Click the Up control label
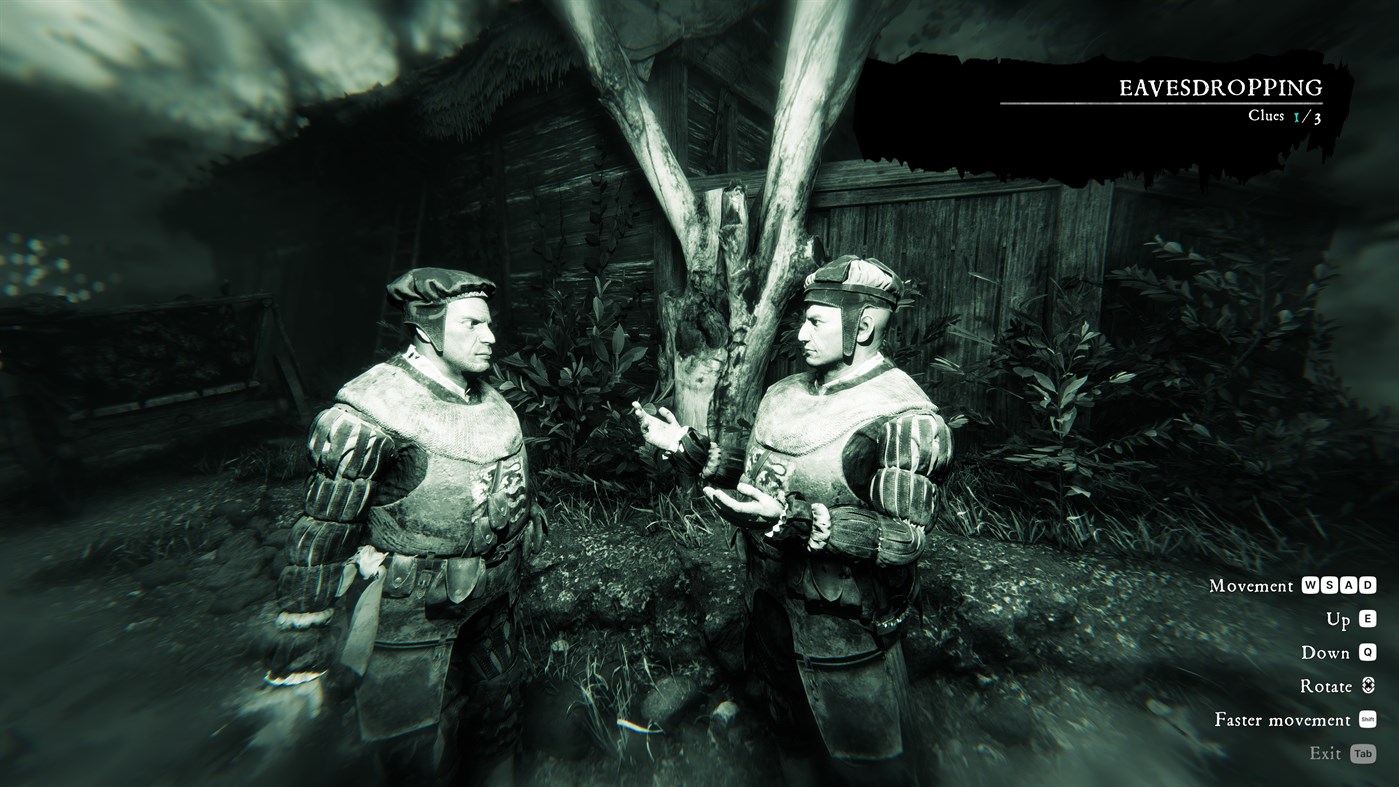Screen dimensions: 1399x787 pos(1336,618)
